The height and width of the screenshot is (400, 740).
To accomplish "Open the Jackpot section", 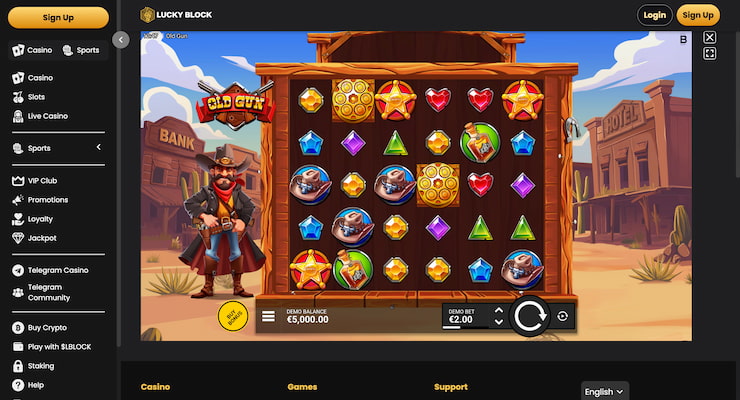I will point(43,238).
